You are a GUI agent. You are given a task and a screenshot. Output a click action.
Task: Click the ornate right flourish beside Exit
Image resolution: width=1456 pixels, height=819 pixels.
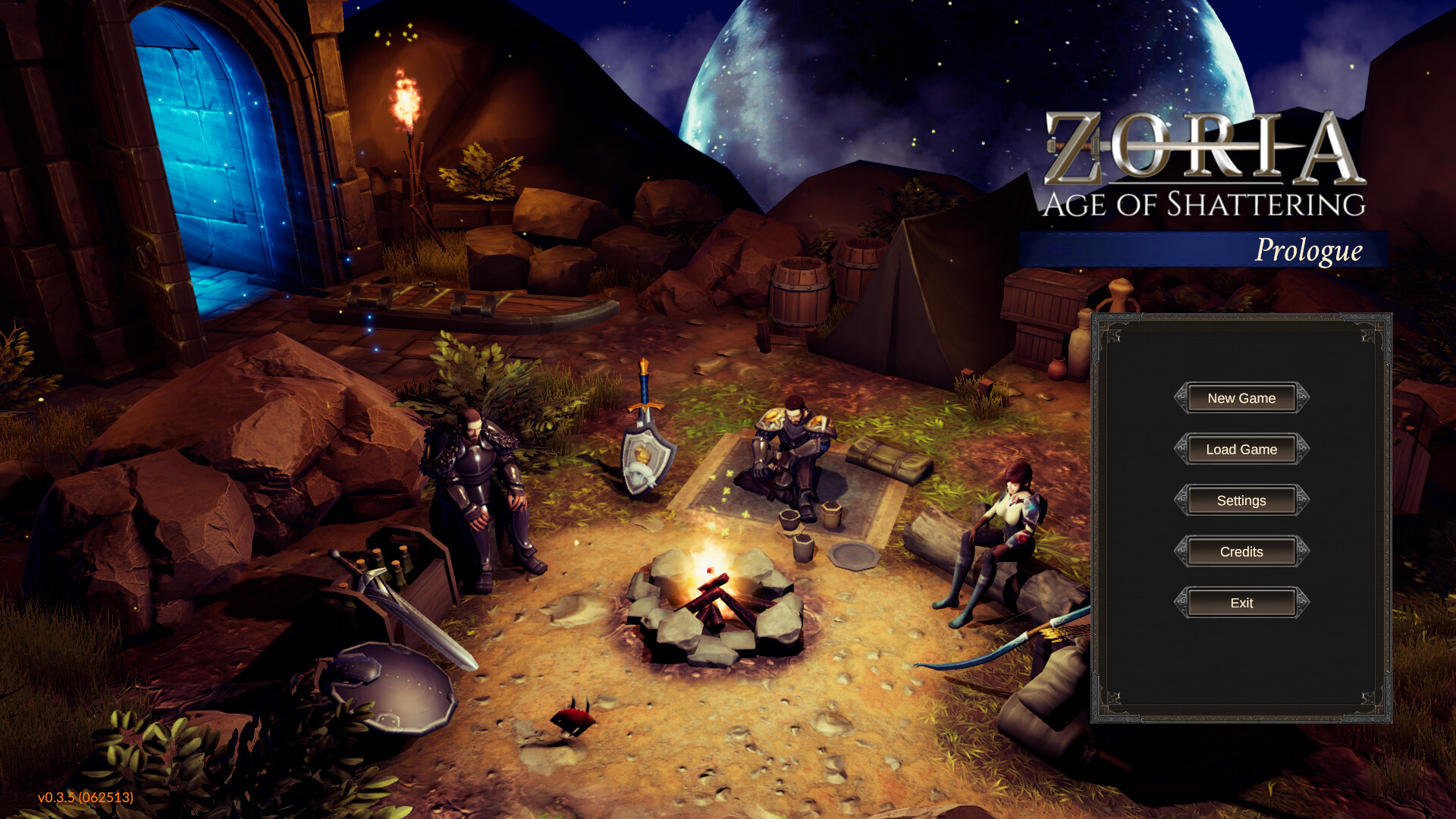click(1302, 603)
